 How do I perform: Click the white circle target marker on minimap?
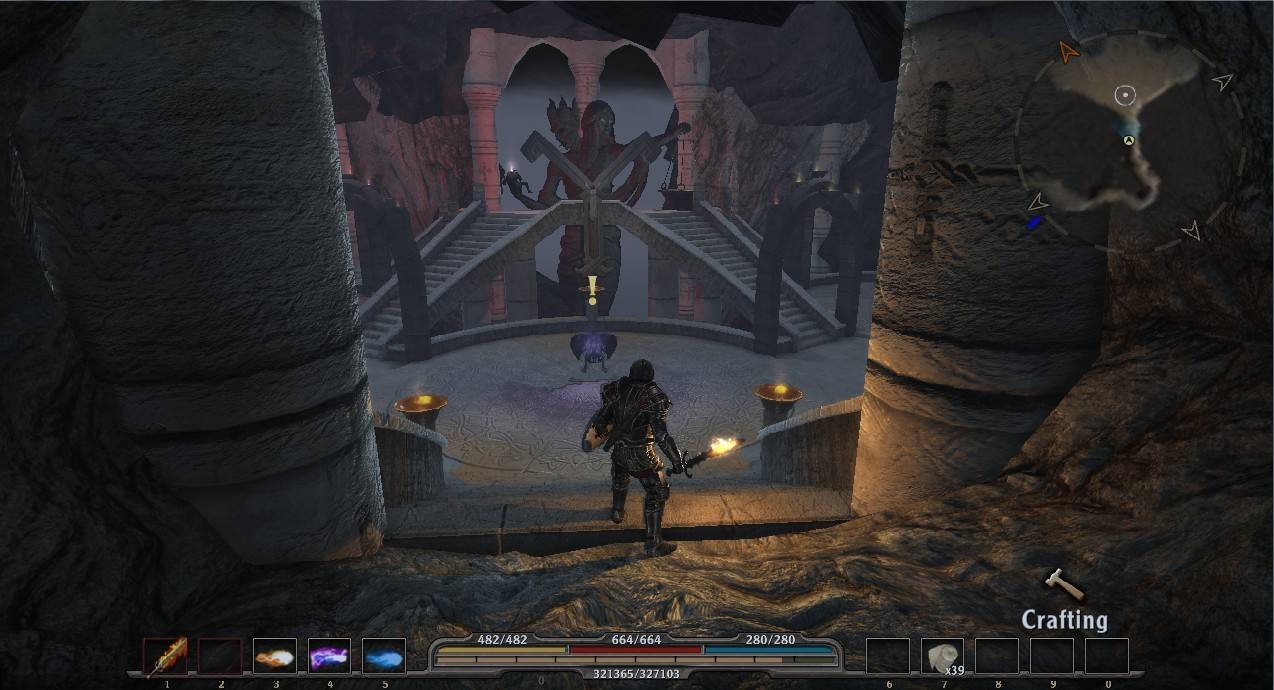(1125, 96)
